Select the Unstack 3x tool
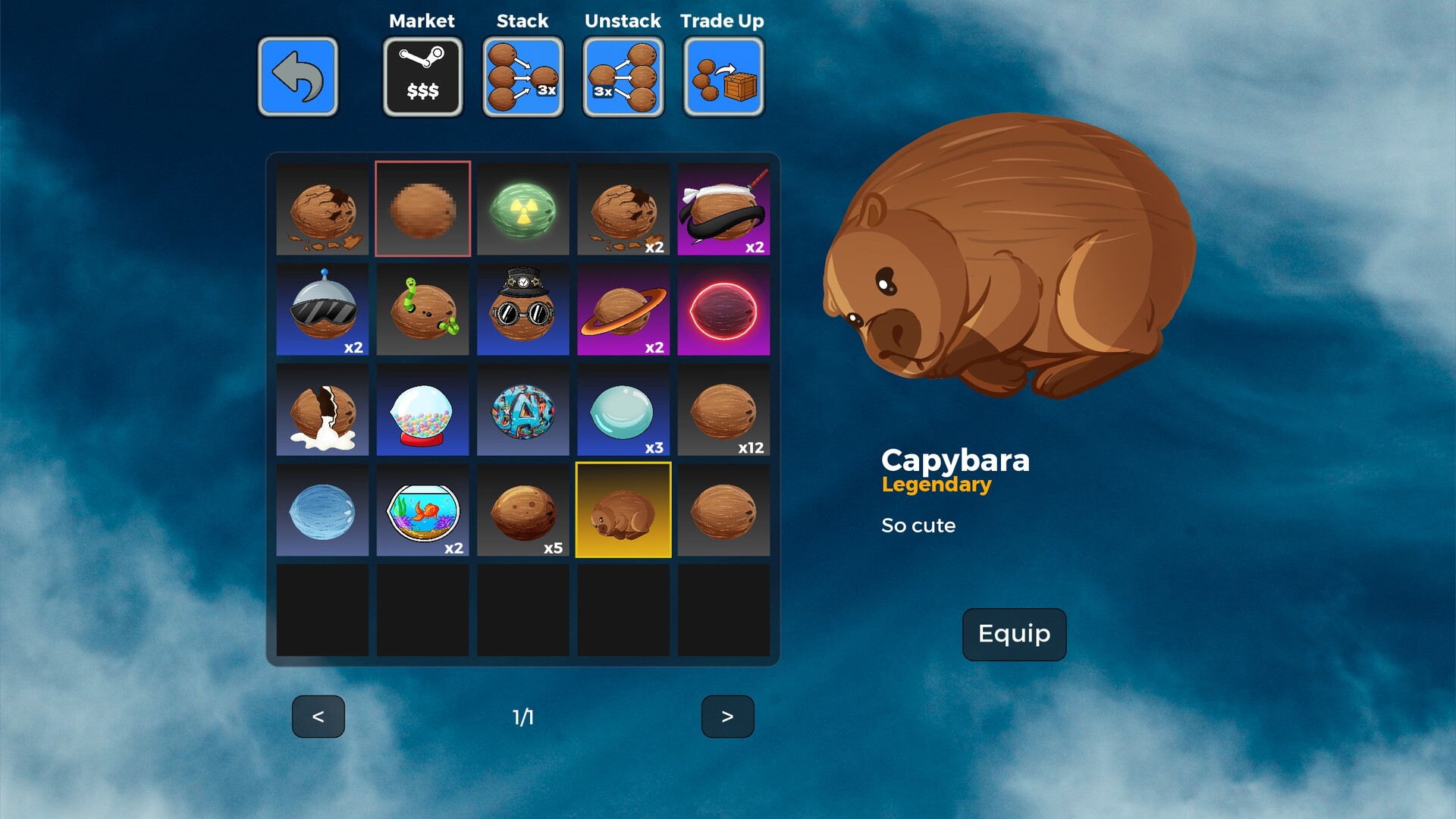The height and width of the screenshot is (819, 1456). point(622,77)
